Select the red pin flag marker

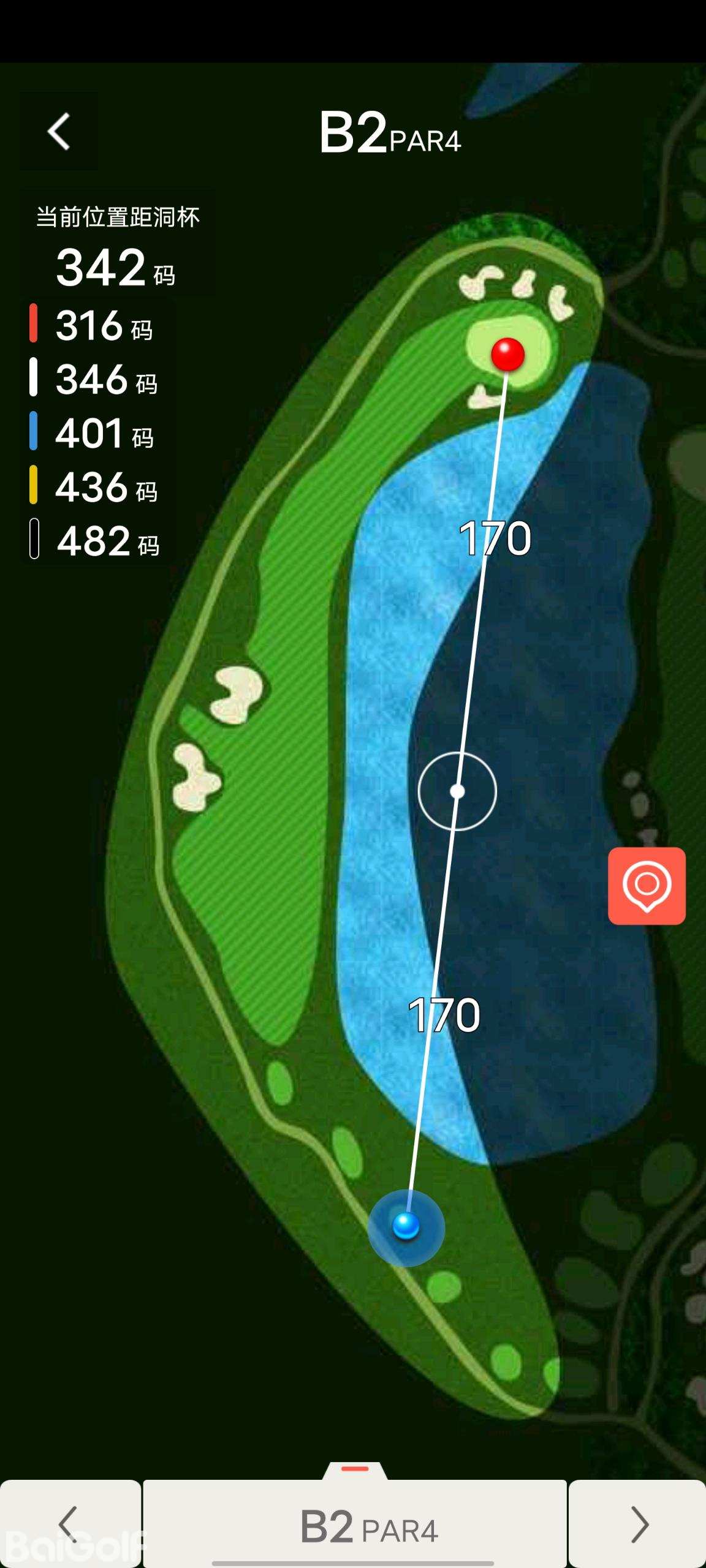tap(508, 354)
